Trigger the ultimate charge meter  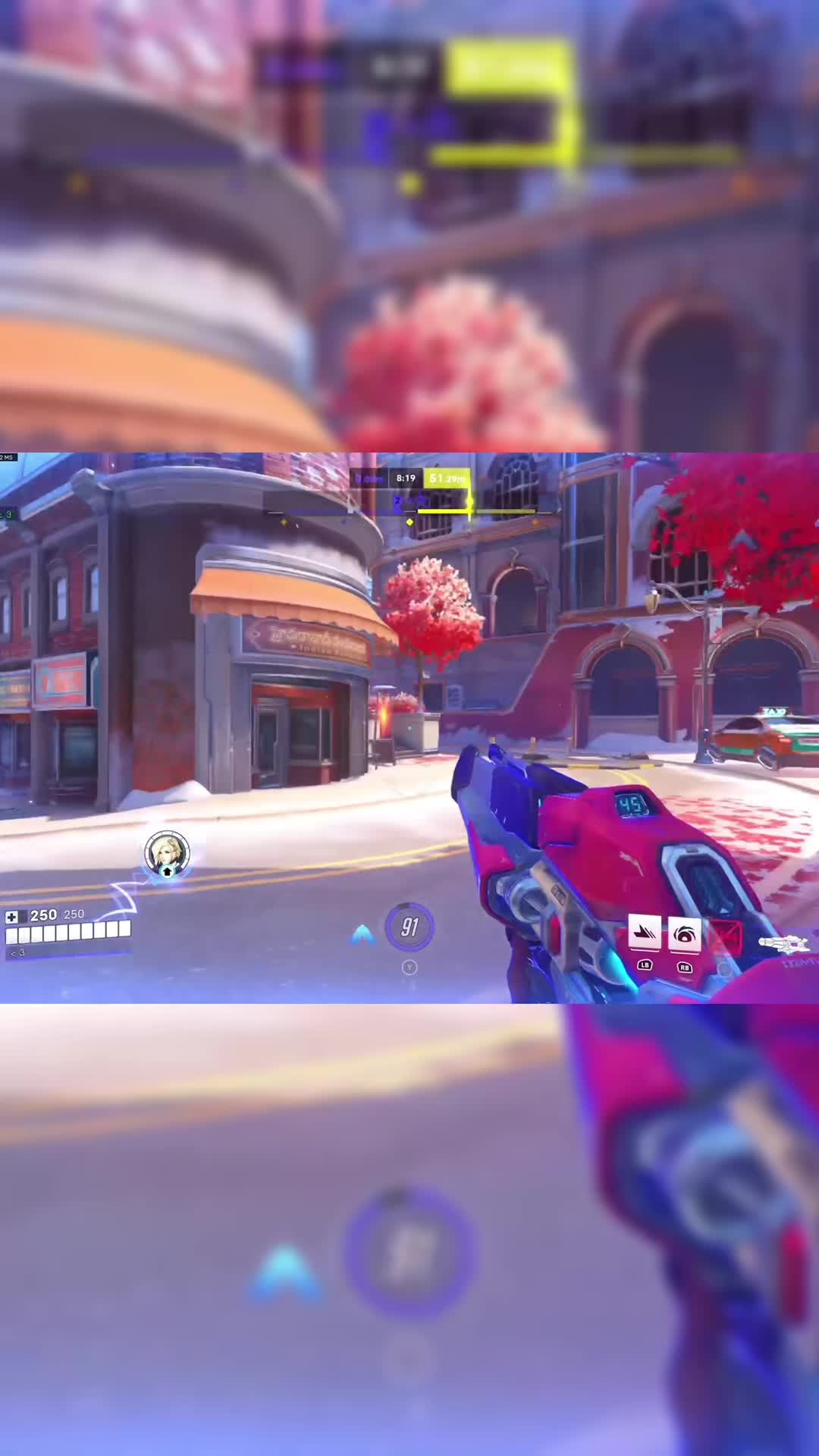pos(409,927)
